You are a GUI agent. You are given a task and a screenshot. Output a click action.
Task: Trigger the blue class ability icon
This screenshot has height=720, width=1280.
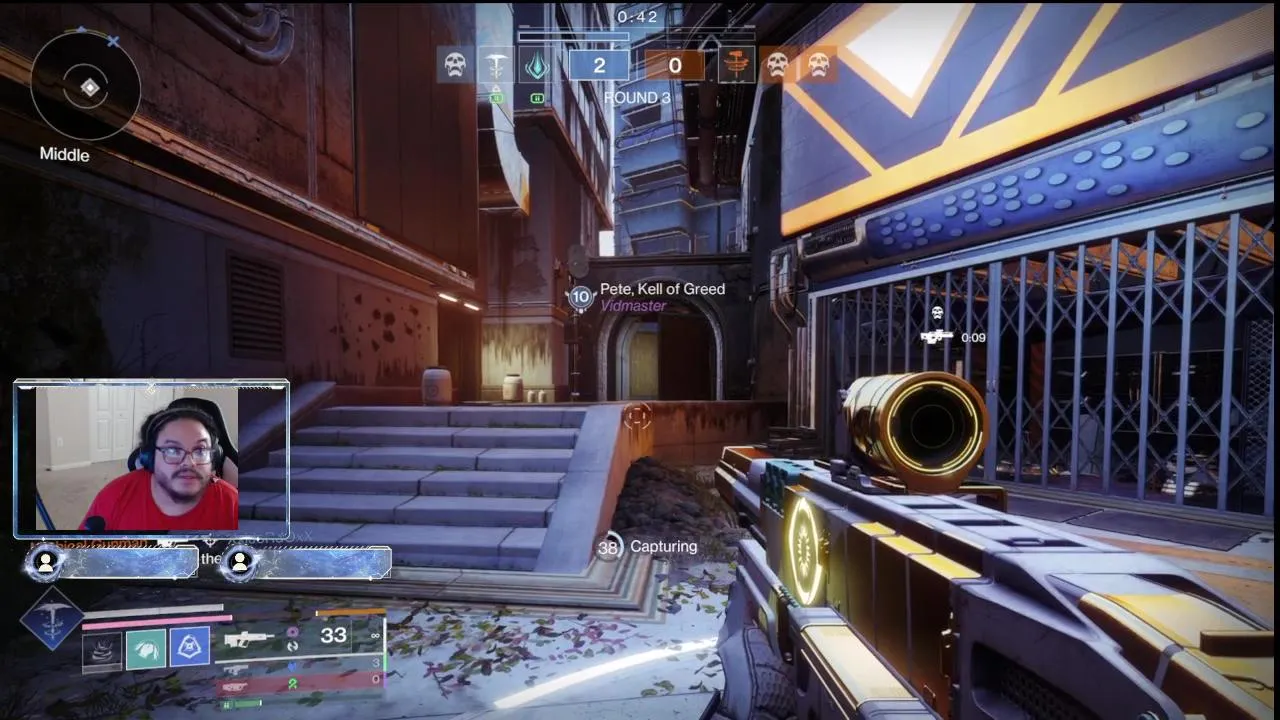[x=190, y=647]
